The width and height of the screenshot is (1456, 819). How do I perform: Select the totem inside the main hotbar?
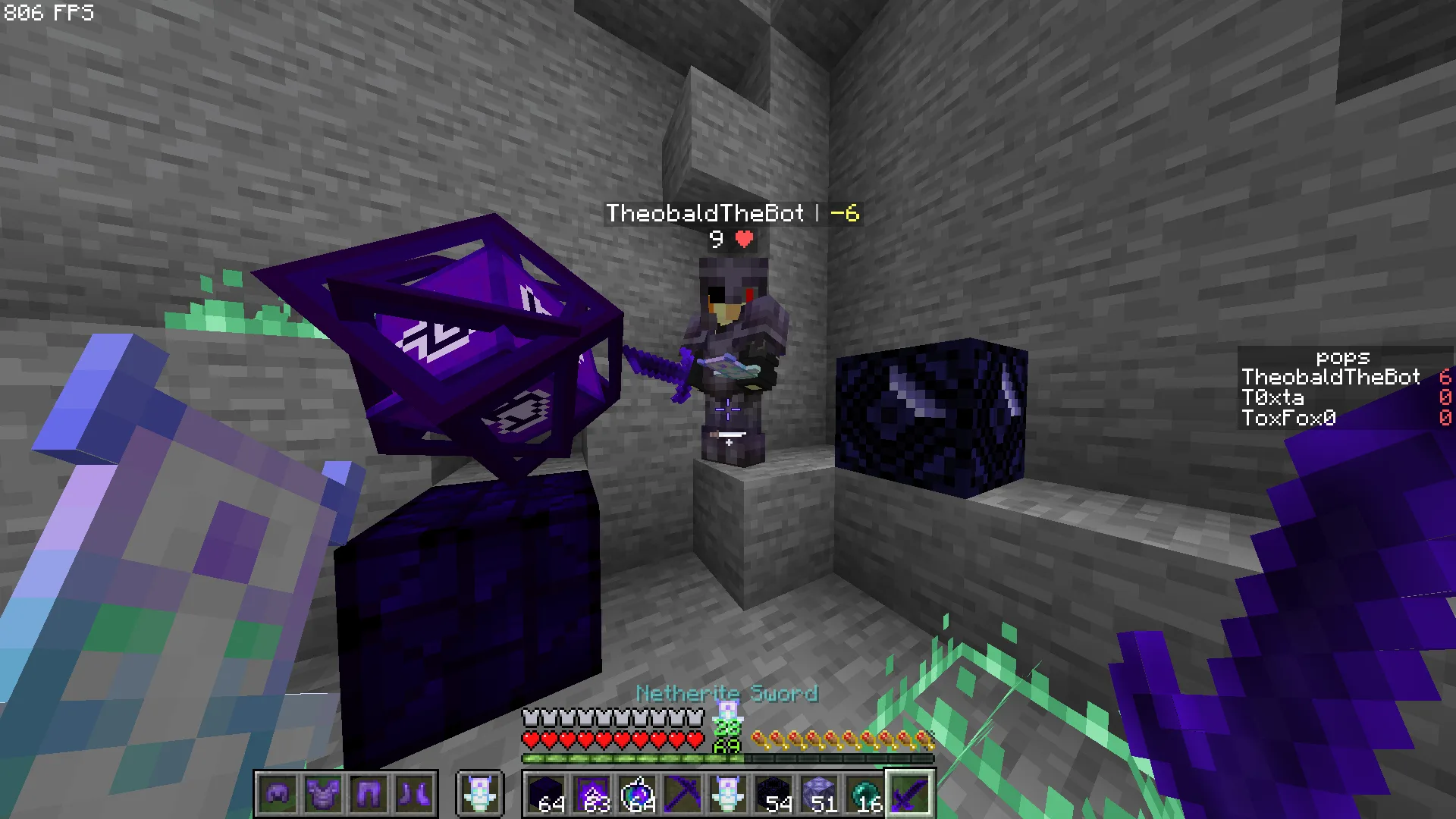[728, 794]
